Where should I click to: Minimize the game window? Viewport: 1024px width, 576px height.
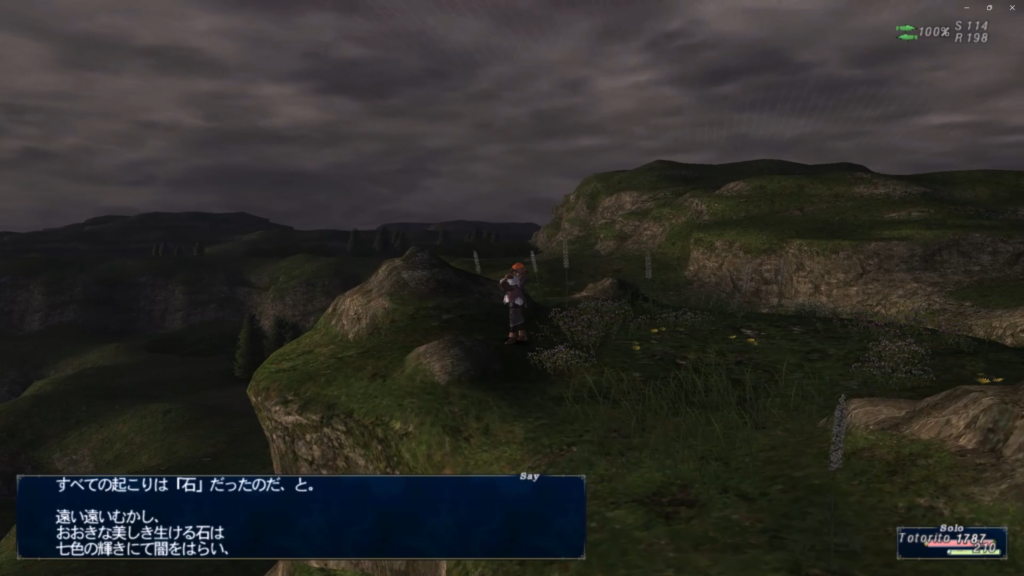point(966,7)
